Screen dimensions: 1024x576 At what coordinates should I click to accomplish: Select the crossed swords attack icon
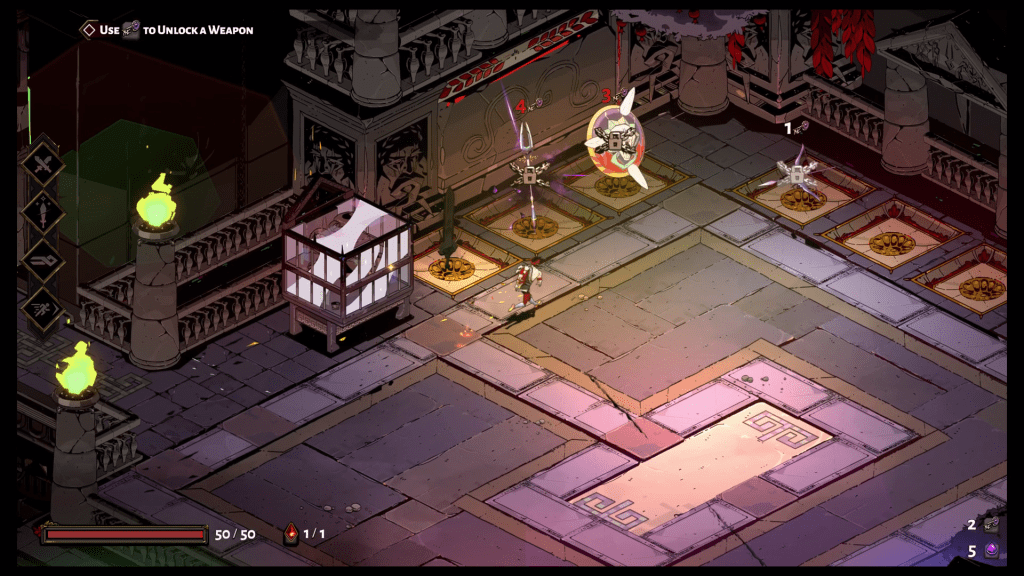coord(43,165)
